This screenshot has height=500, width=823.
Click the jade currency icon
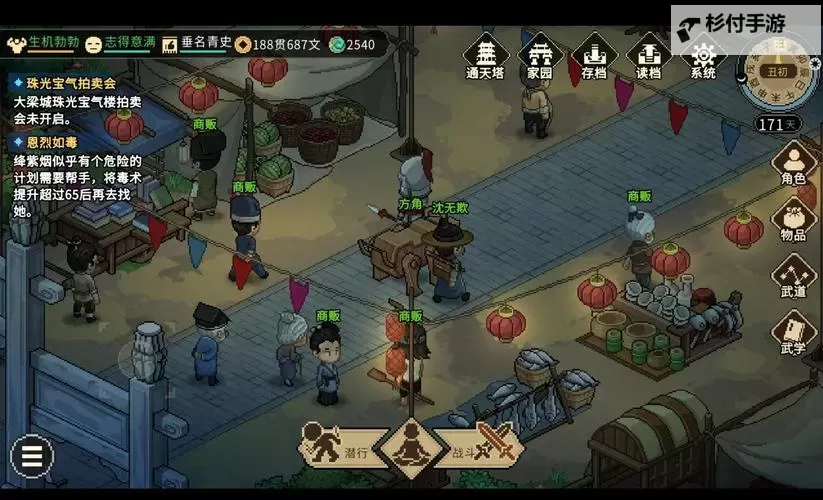(x=338, y=44)
